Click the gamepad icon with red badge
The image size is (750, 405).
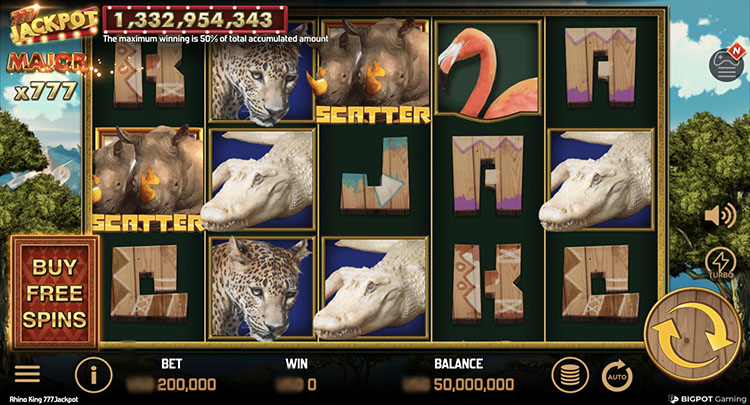pyautogui.click(x=722, y=64)
